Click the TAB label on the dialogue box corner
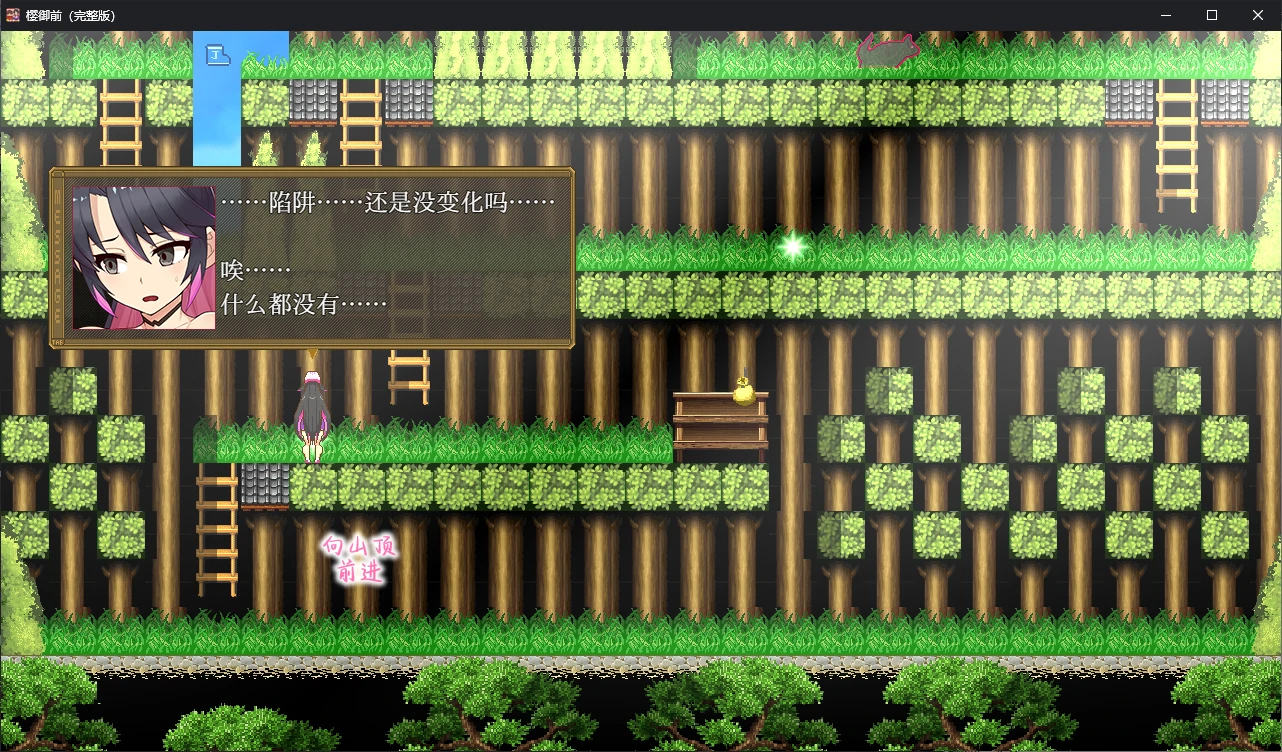 pyautogui.click(x=60, y=341)
